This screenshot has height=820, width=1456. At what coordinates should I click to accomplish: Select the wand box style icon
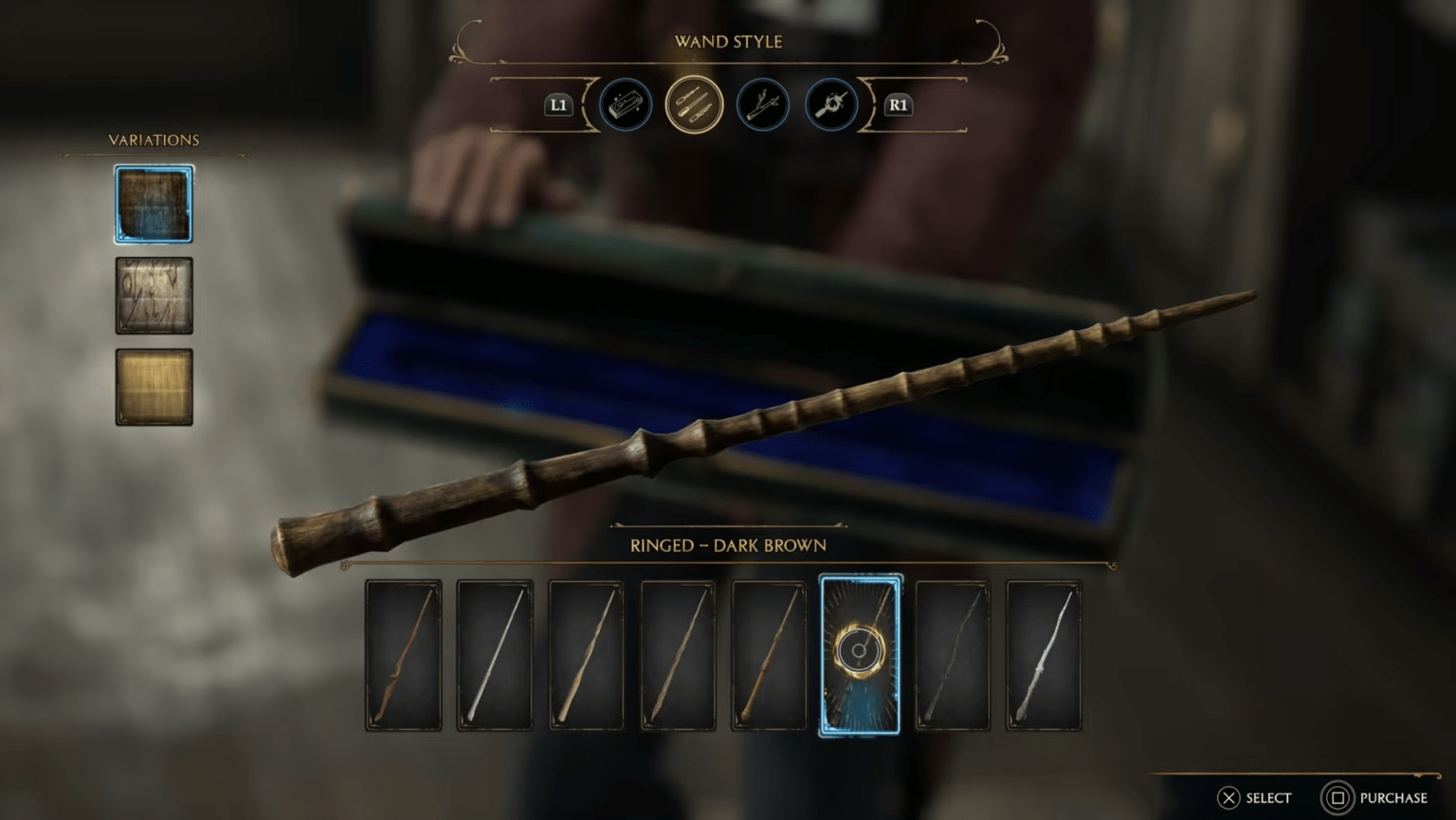tap(626, 105)
